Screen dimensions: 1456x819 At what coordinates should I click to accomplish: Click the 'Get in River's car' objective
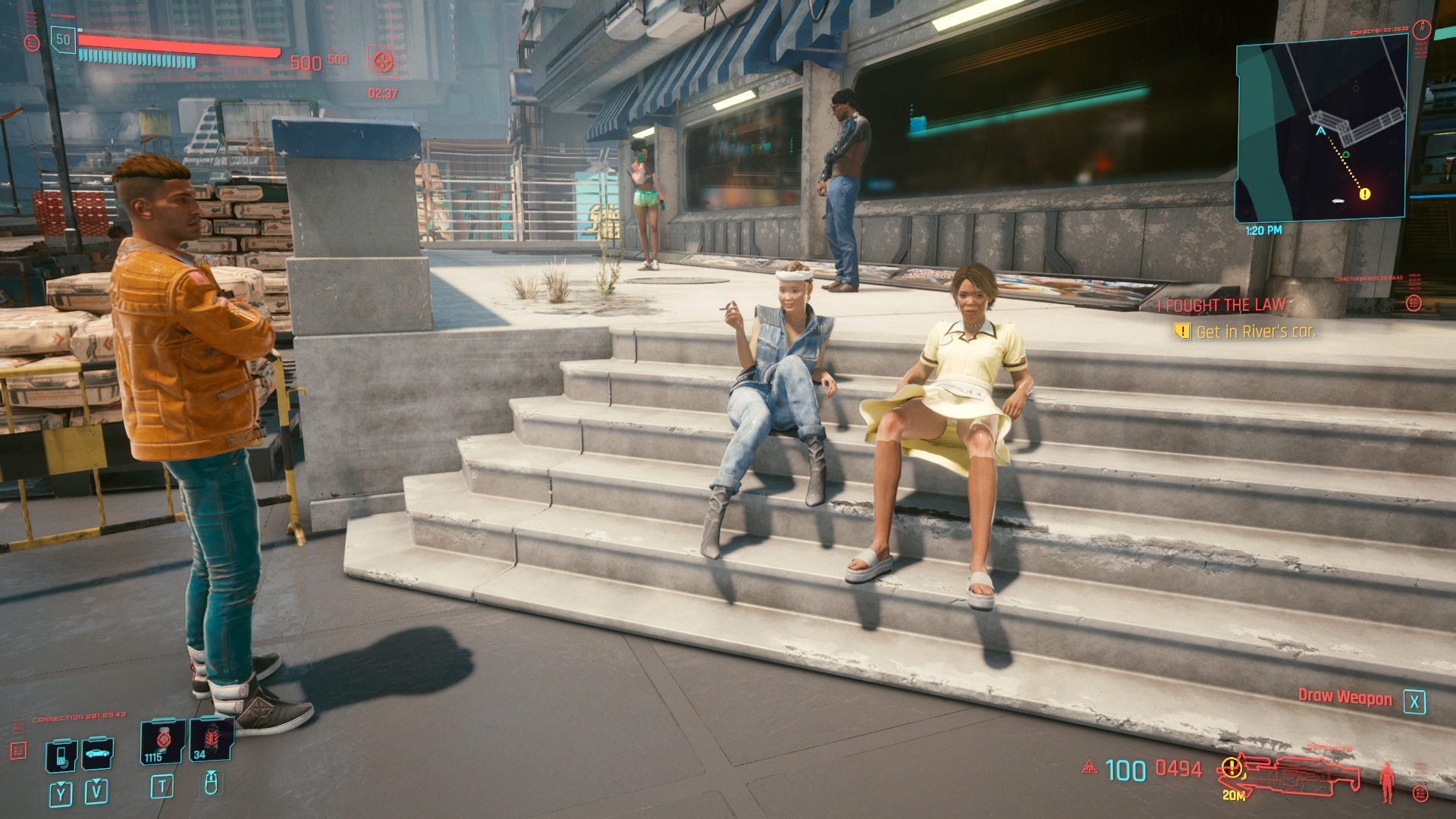pos(1255,331)
